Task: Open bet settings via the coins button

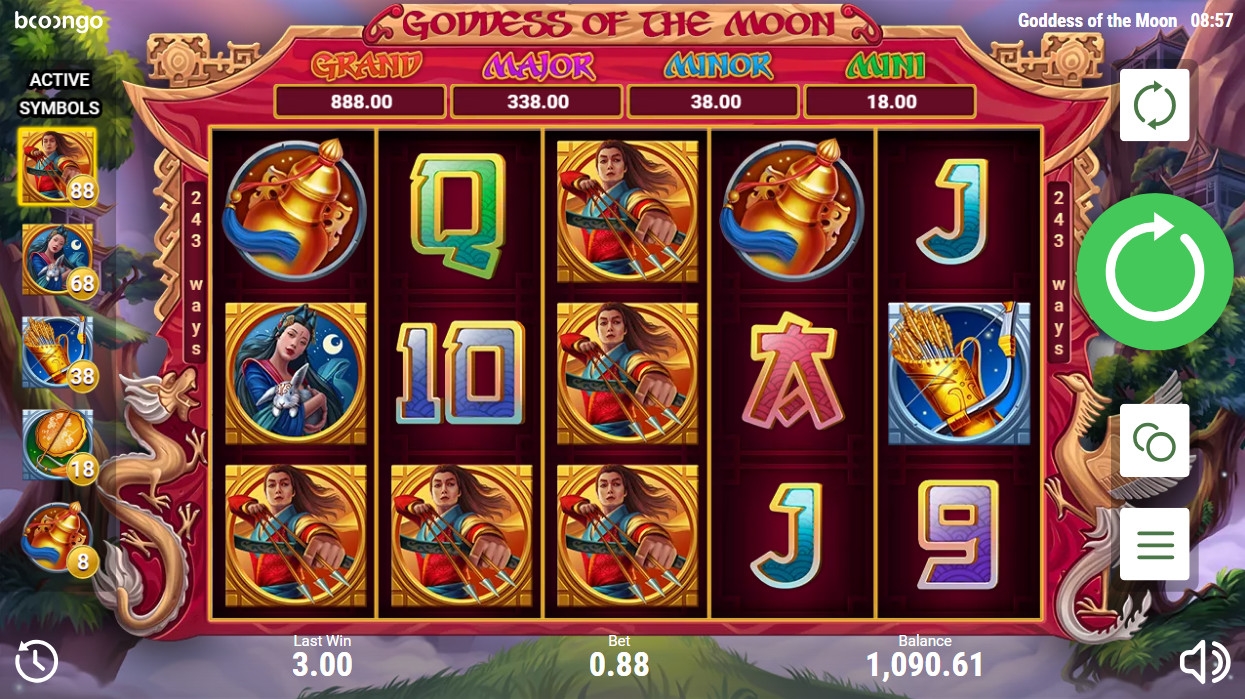Action: [1154, 441]
